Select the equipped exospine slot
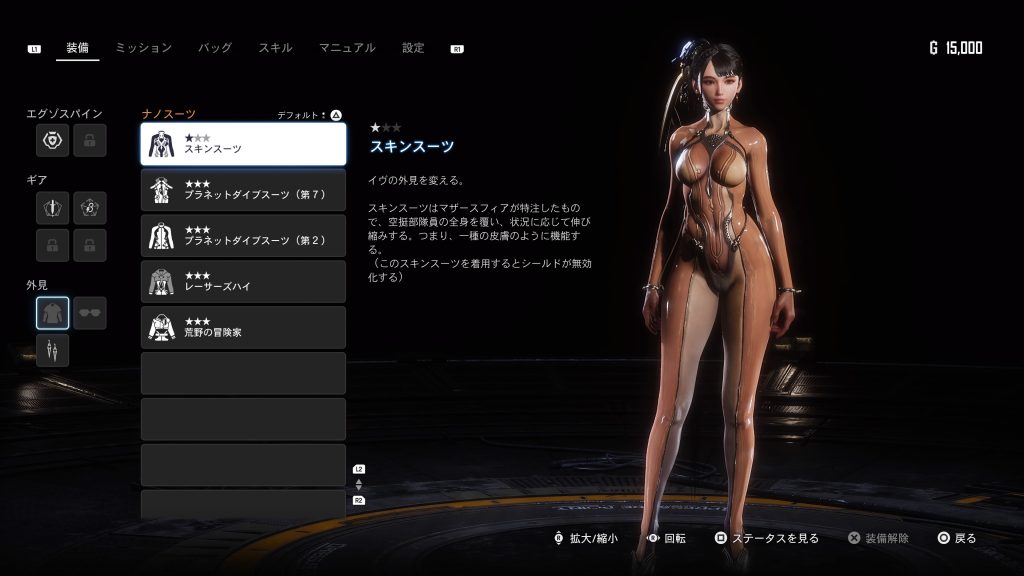Image resolution: width=1024 pixels, height=576 pixels. 53,141
